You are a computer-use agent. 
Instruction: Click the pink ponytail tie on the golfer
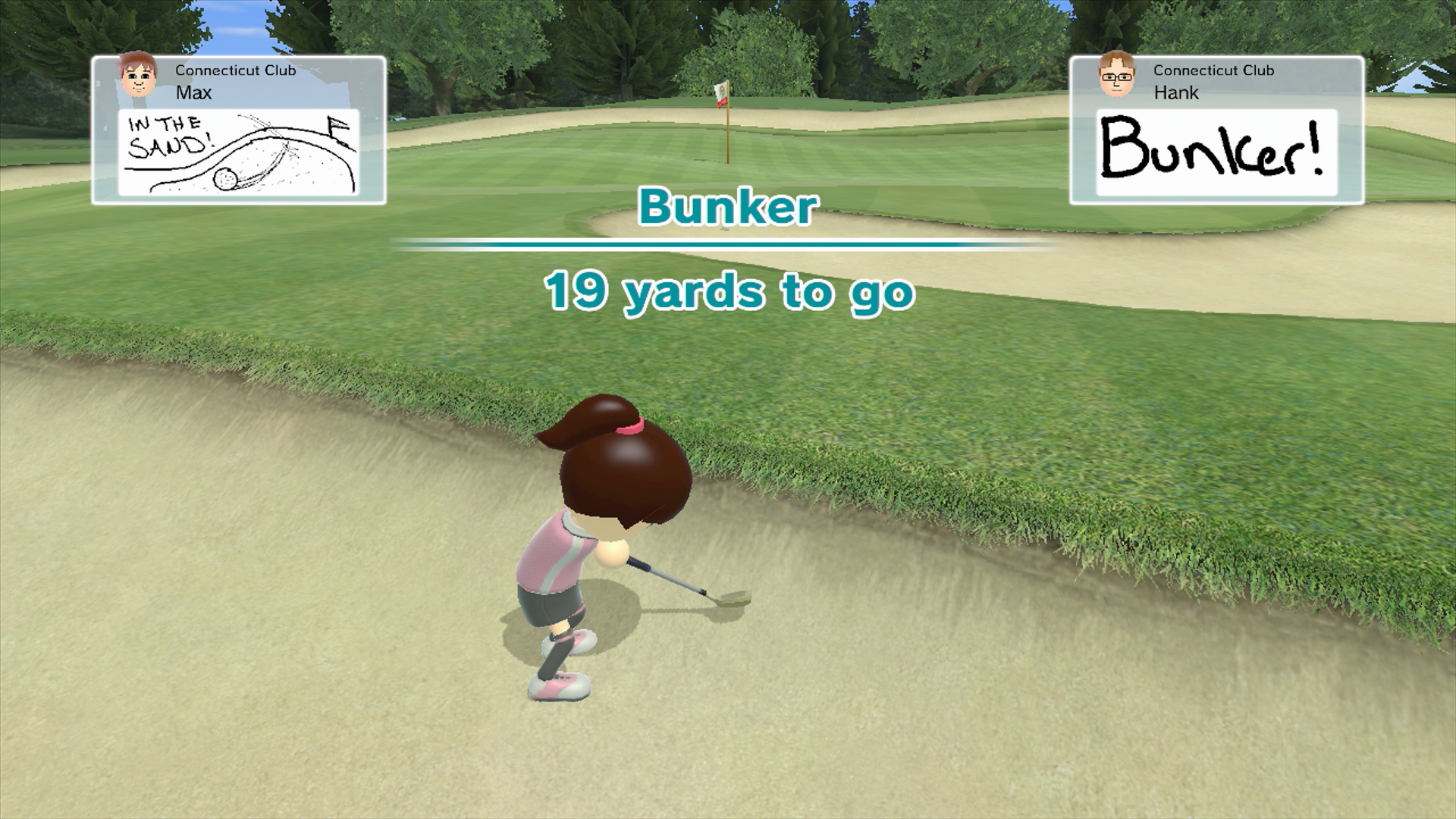pos(630,427)
